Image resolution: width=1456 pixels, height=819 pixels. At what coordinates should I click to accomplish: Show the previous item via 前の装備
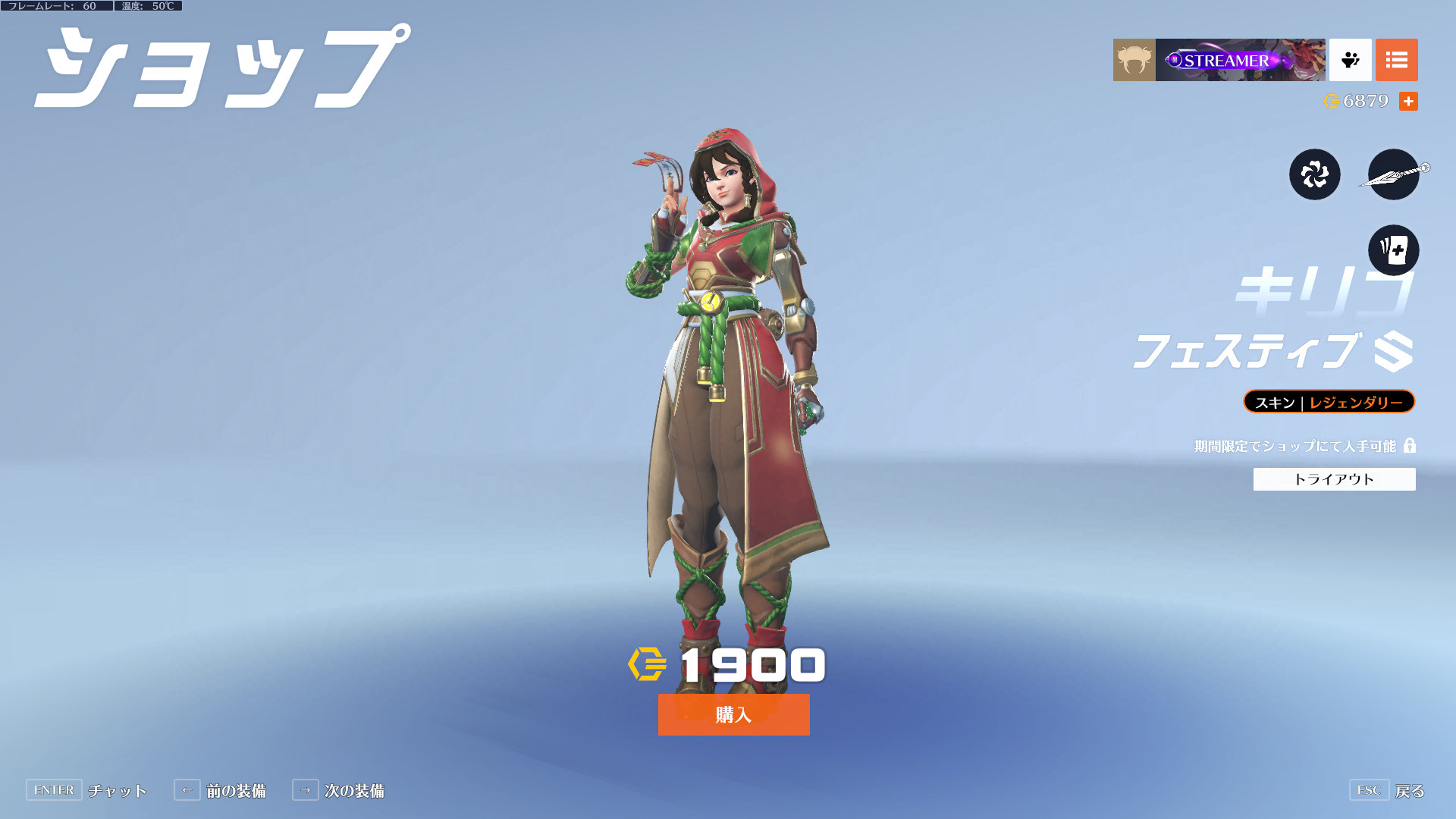click(235, 791)
